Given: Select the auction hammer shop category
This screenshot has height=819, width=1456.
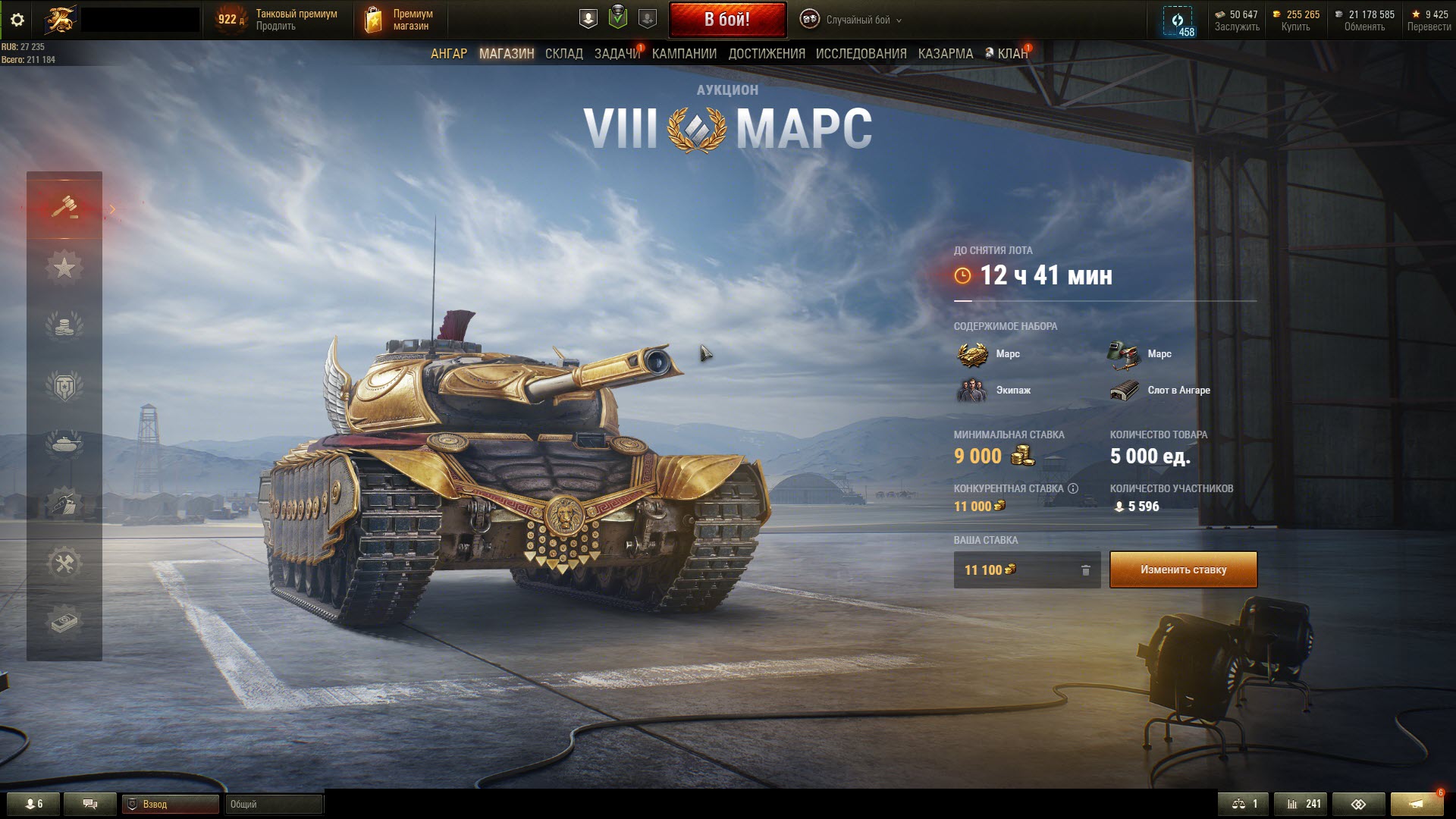Looking at the screenshot, I should click(64, 207).
